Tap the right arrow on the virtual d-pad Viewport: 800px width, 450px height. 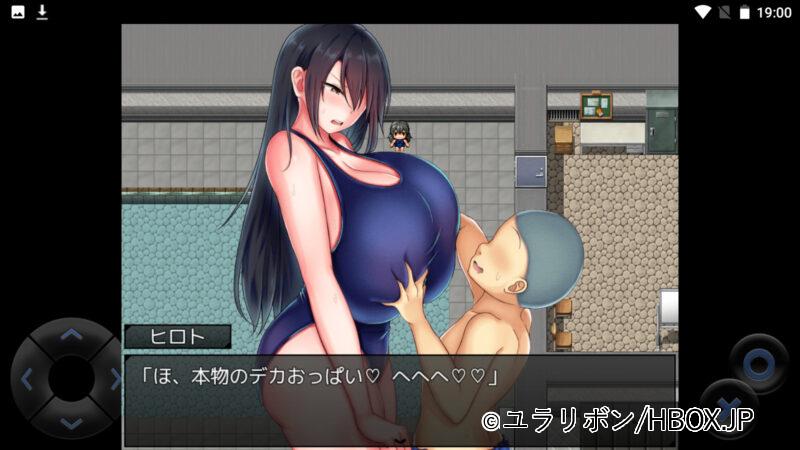coord(113,379)
